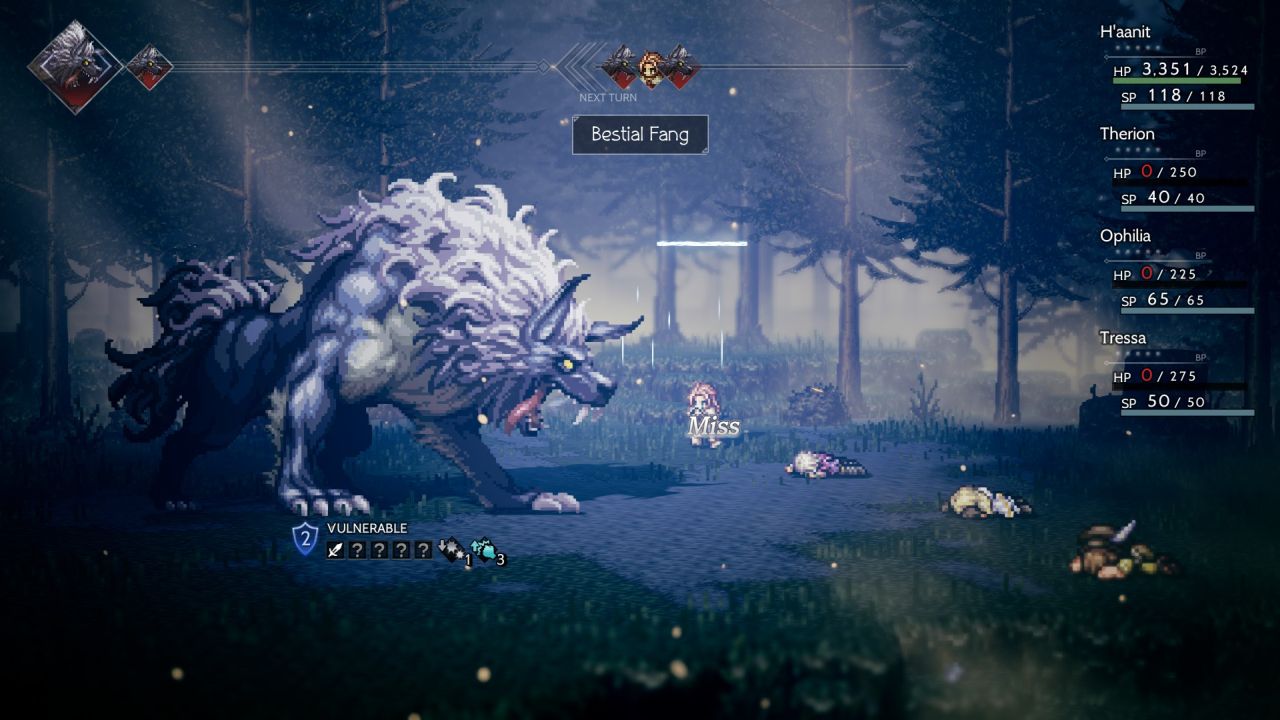Inspect the revealed sword weakness icon
This screenshot has width=1280, height=720.
(336, 549)
